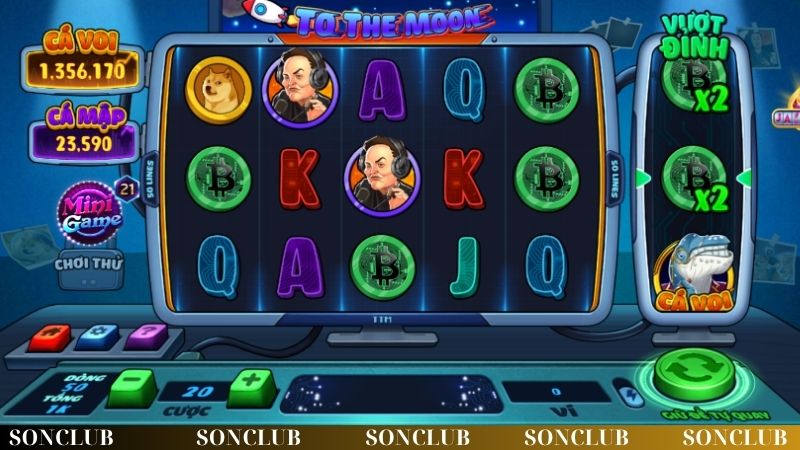The image size is (800, 450).
Task: Select the Chơi Thử trial mode
Action: pyautogui.click(x=90, y=264)
